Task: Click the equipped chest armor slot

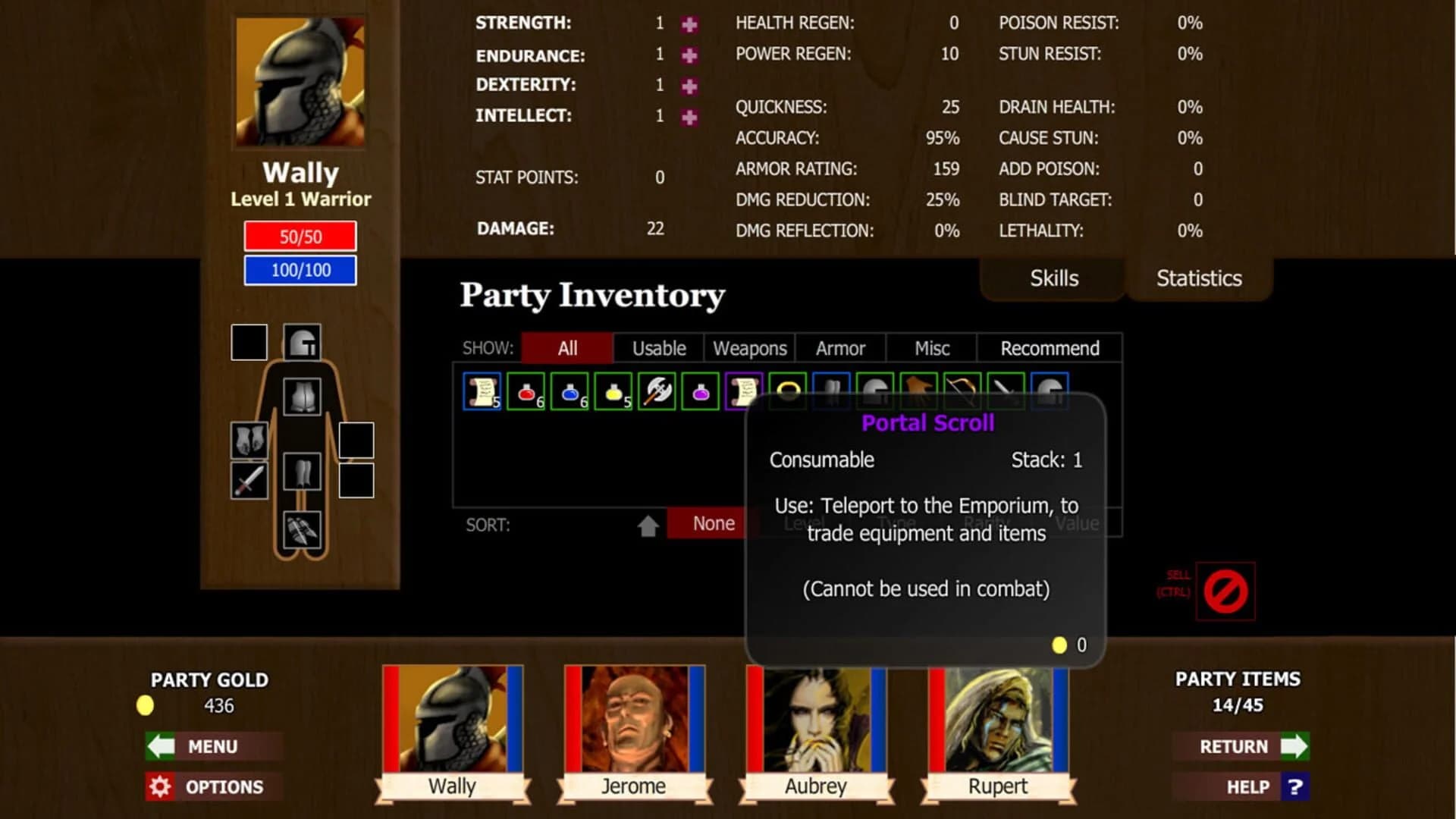Action: tap(302, 395)
